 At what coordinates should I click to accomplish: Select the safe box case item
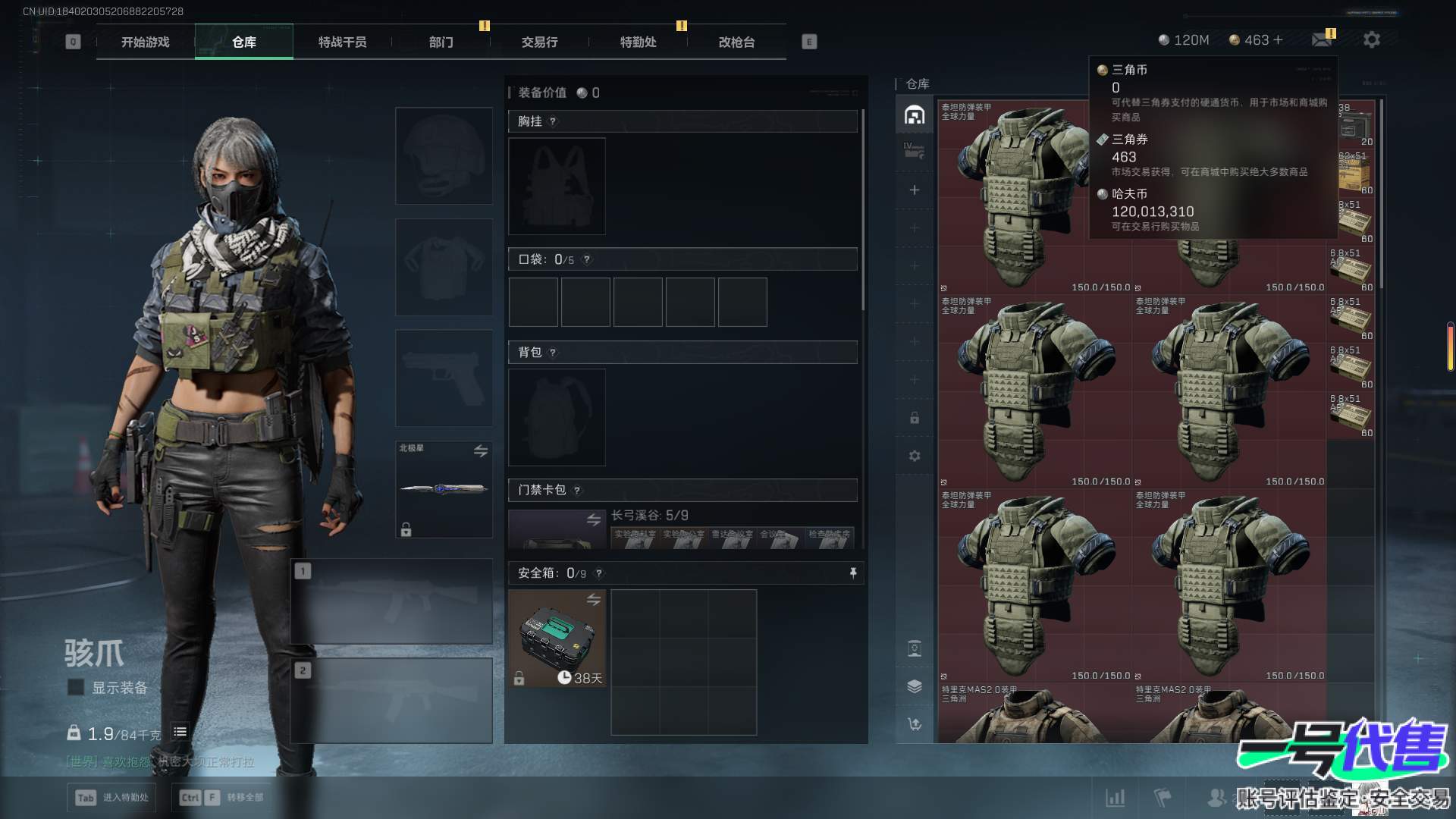click(557, 639)
